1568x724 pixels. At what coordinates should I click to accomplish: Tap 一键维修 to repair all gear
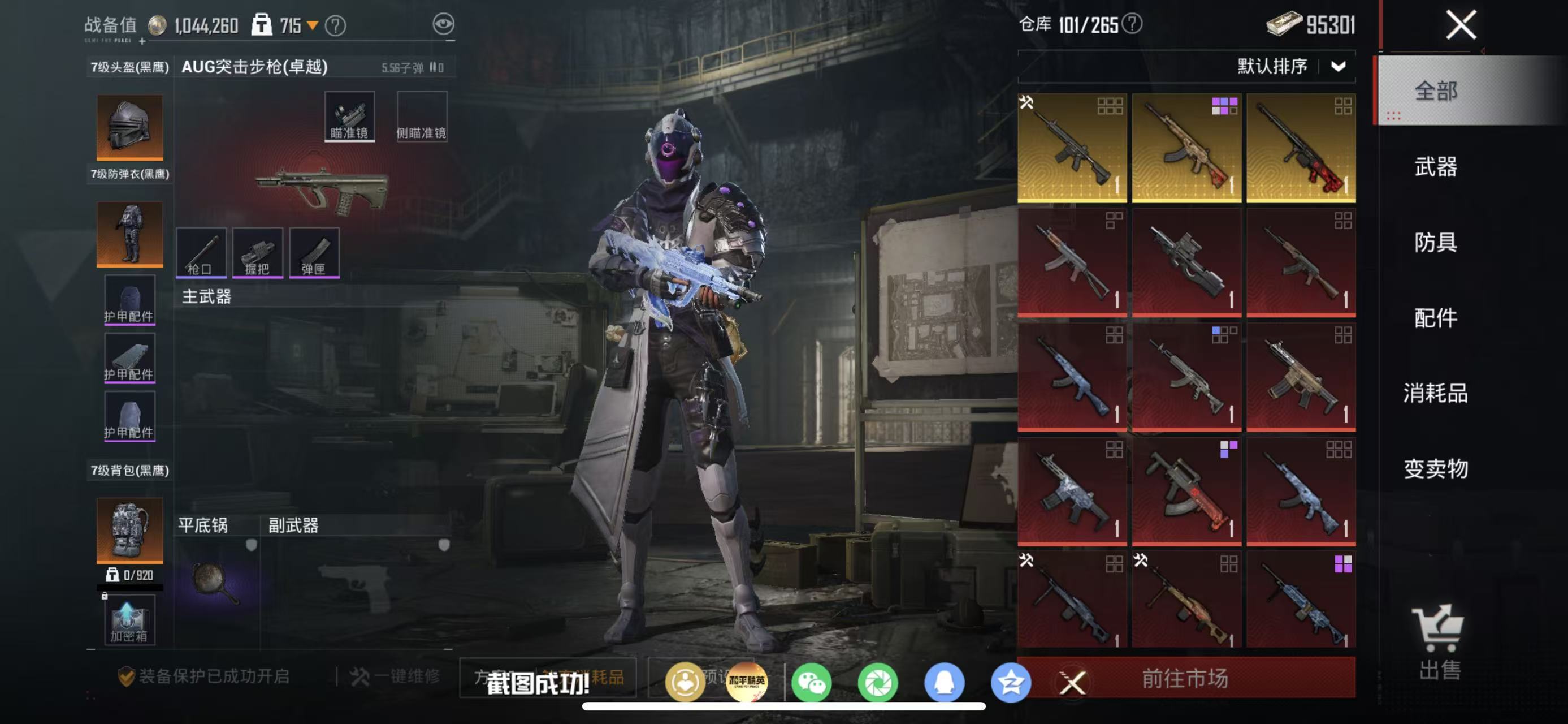pyautogui.click(x=395, y=676)
